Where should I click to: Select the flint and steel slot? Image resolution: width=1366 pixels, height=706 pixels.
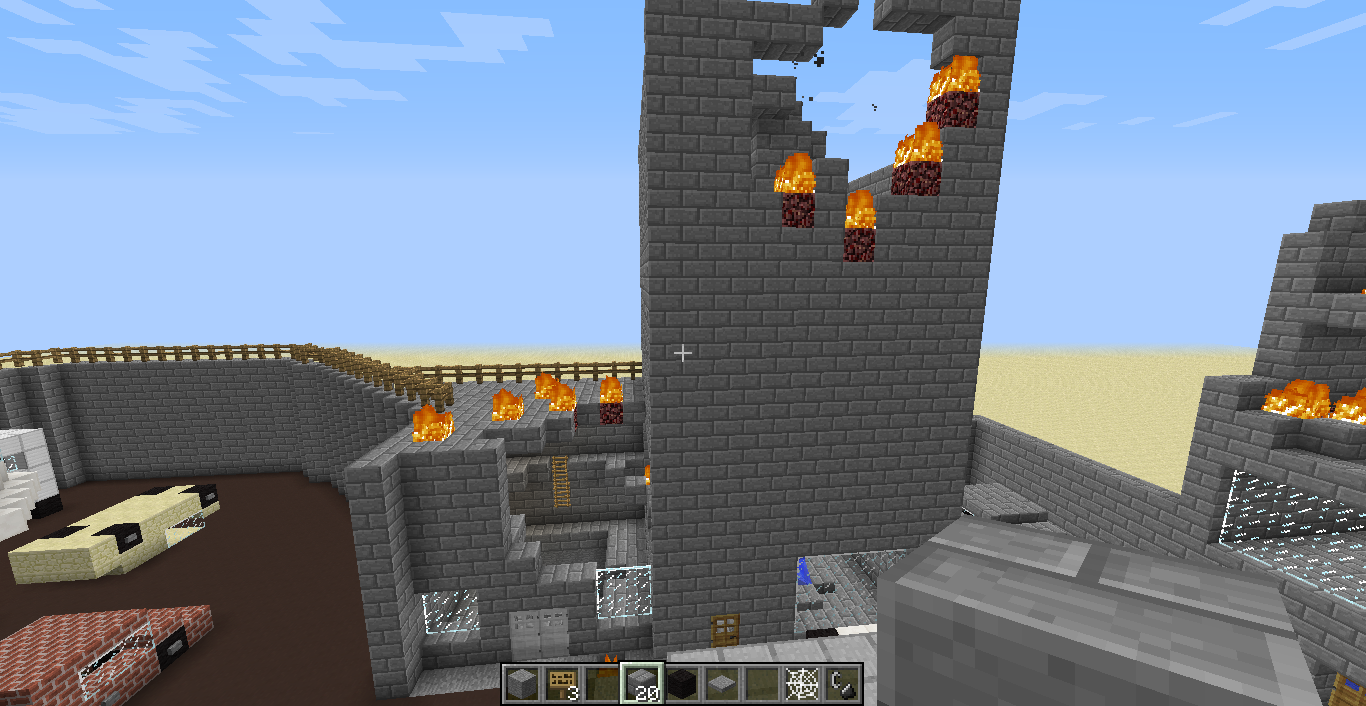coord(841,684)
